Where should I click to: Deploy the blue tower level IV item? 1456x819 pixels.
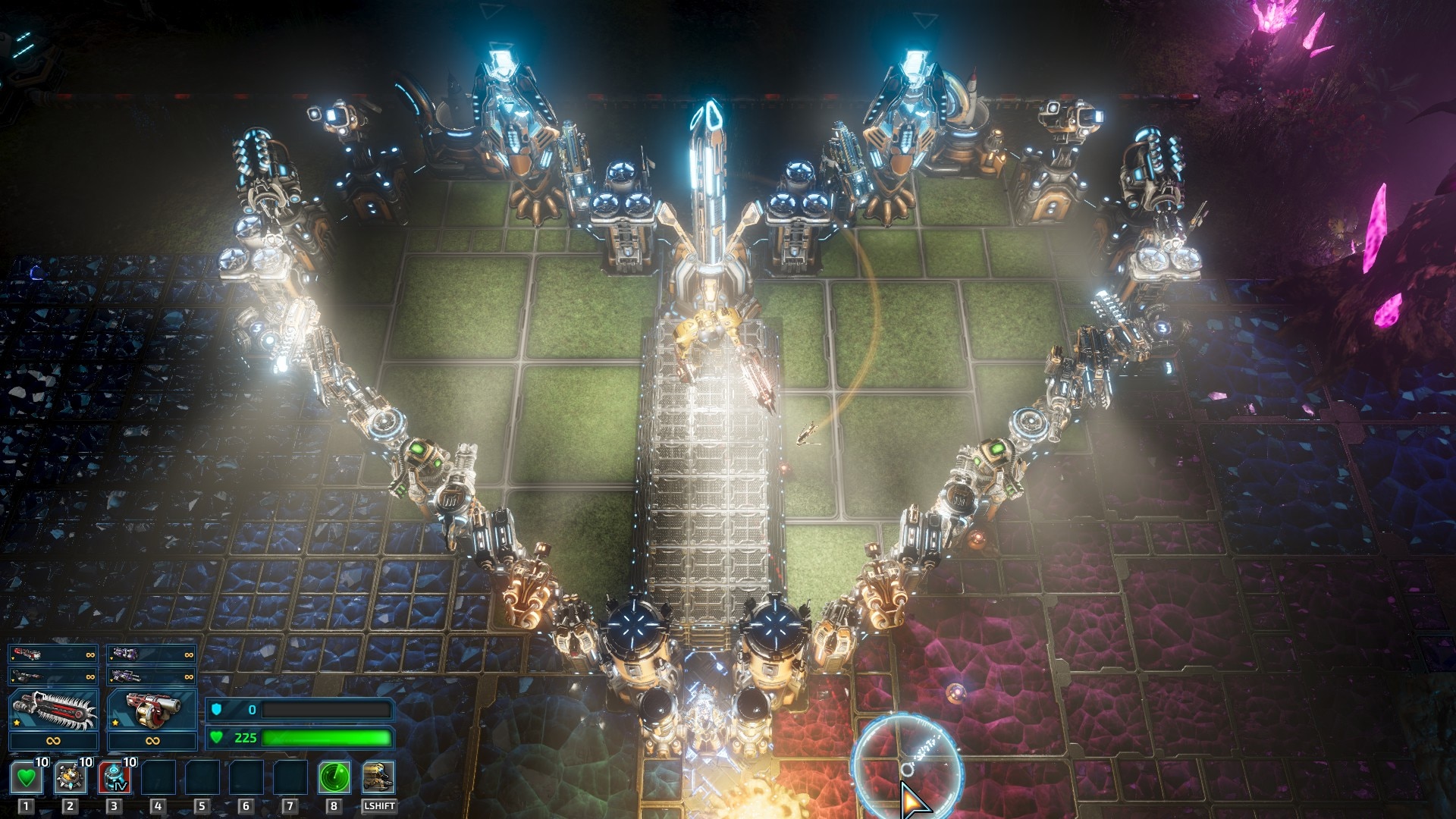point(114,777)
